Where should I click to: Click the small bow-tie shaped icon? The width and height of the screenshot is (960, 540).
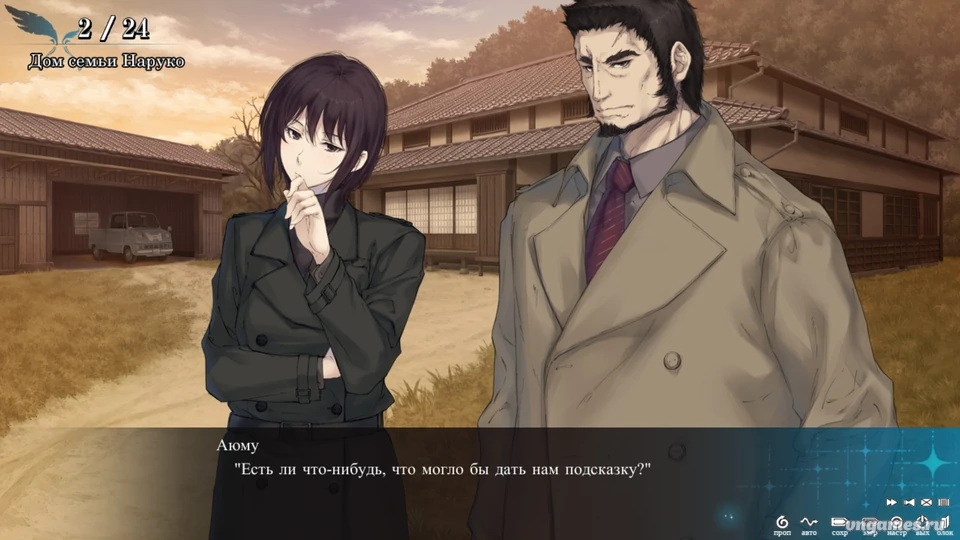(x=909, y=502)
